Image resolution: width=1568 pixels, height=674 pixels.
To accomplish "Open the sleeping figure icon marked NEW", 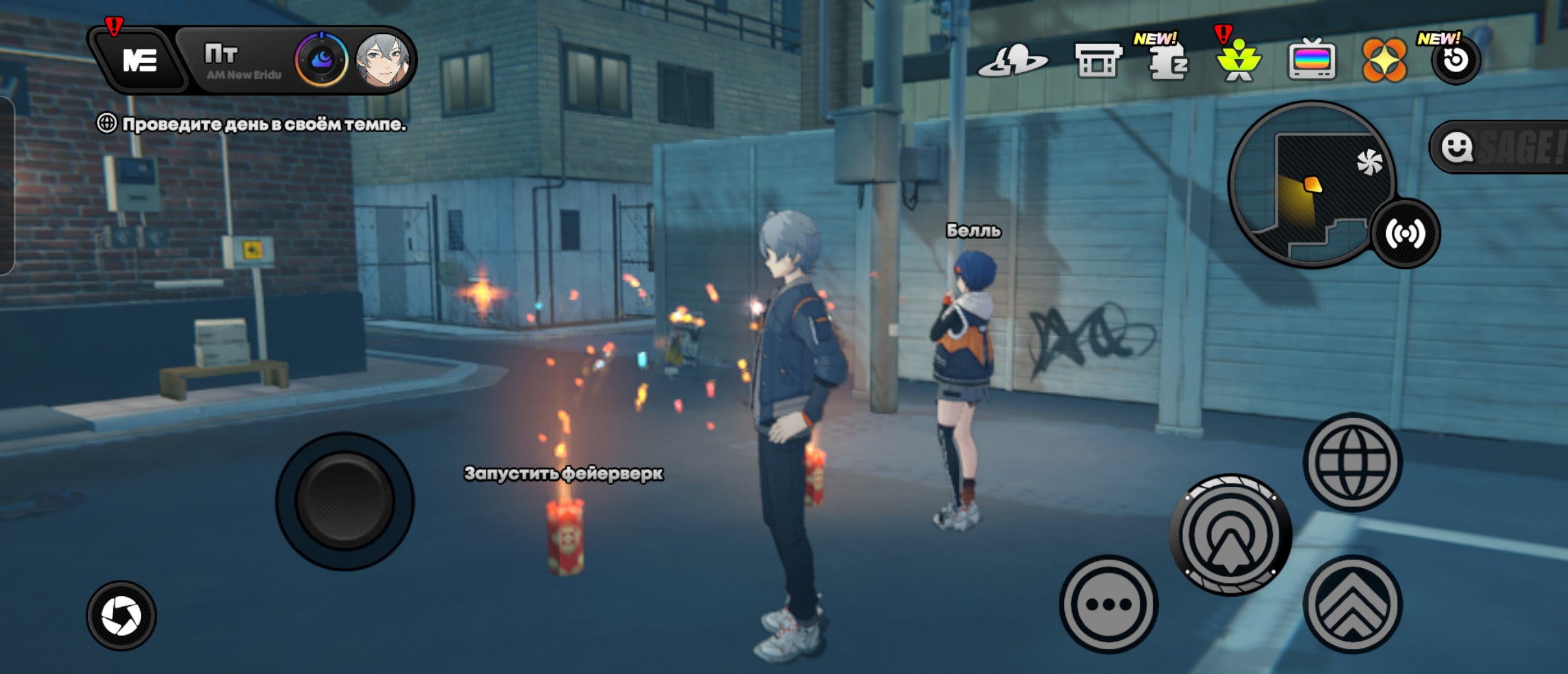I will (x=1168, y=62).
